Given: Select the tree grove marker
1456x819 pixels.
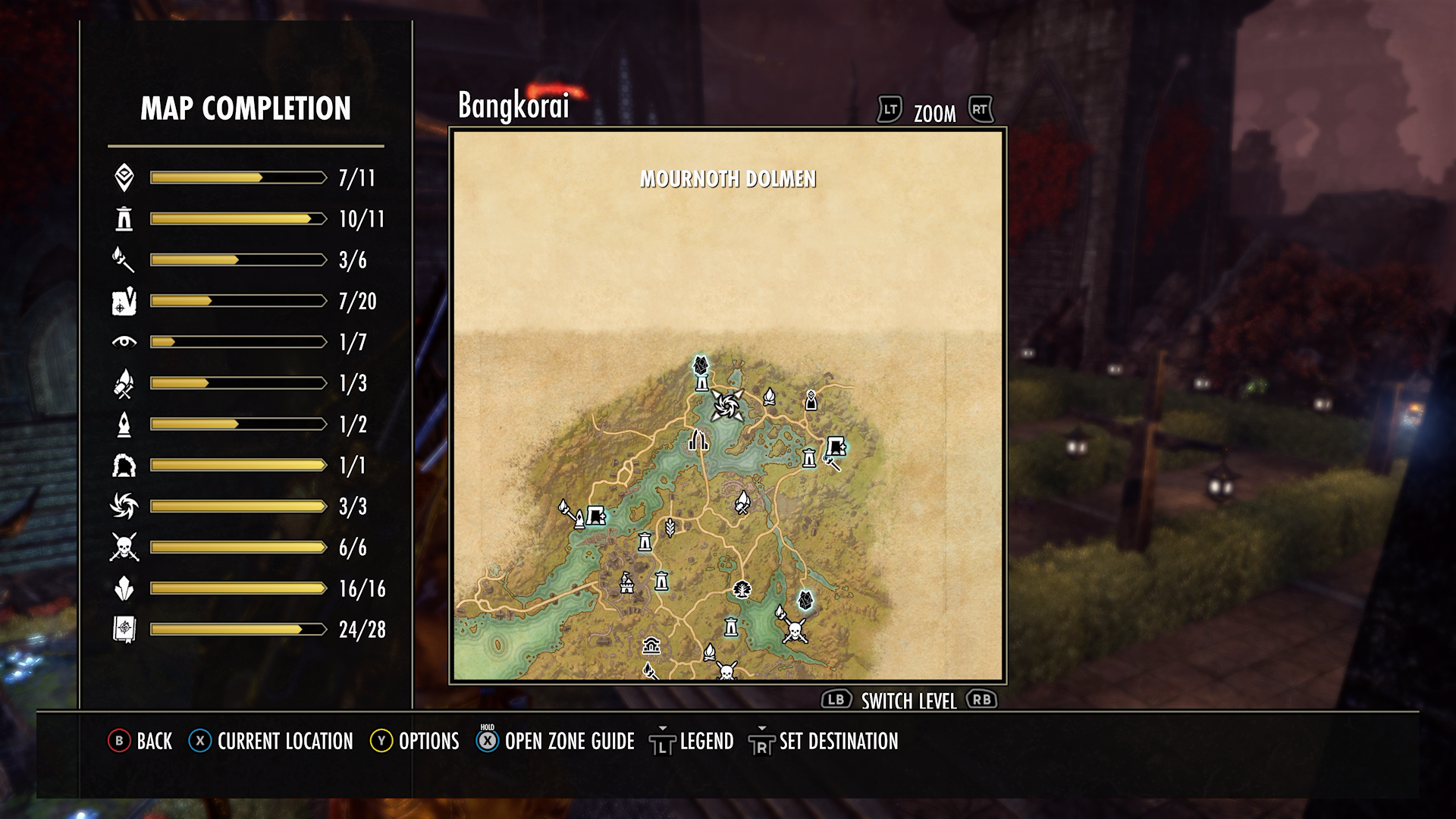Looking at the screenshot, I should point(742,589).
